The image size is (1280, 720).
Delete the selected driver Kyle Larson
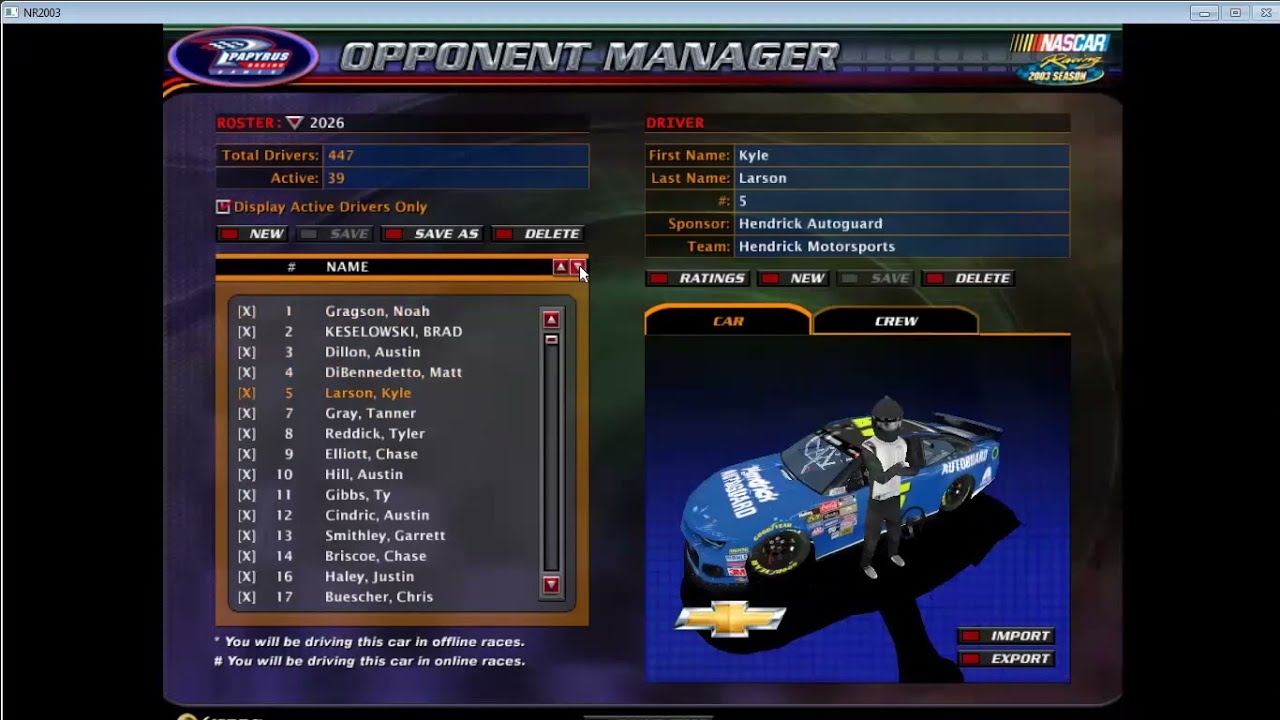(969, 279)
